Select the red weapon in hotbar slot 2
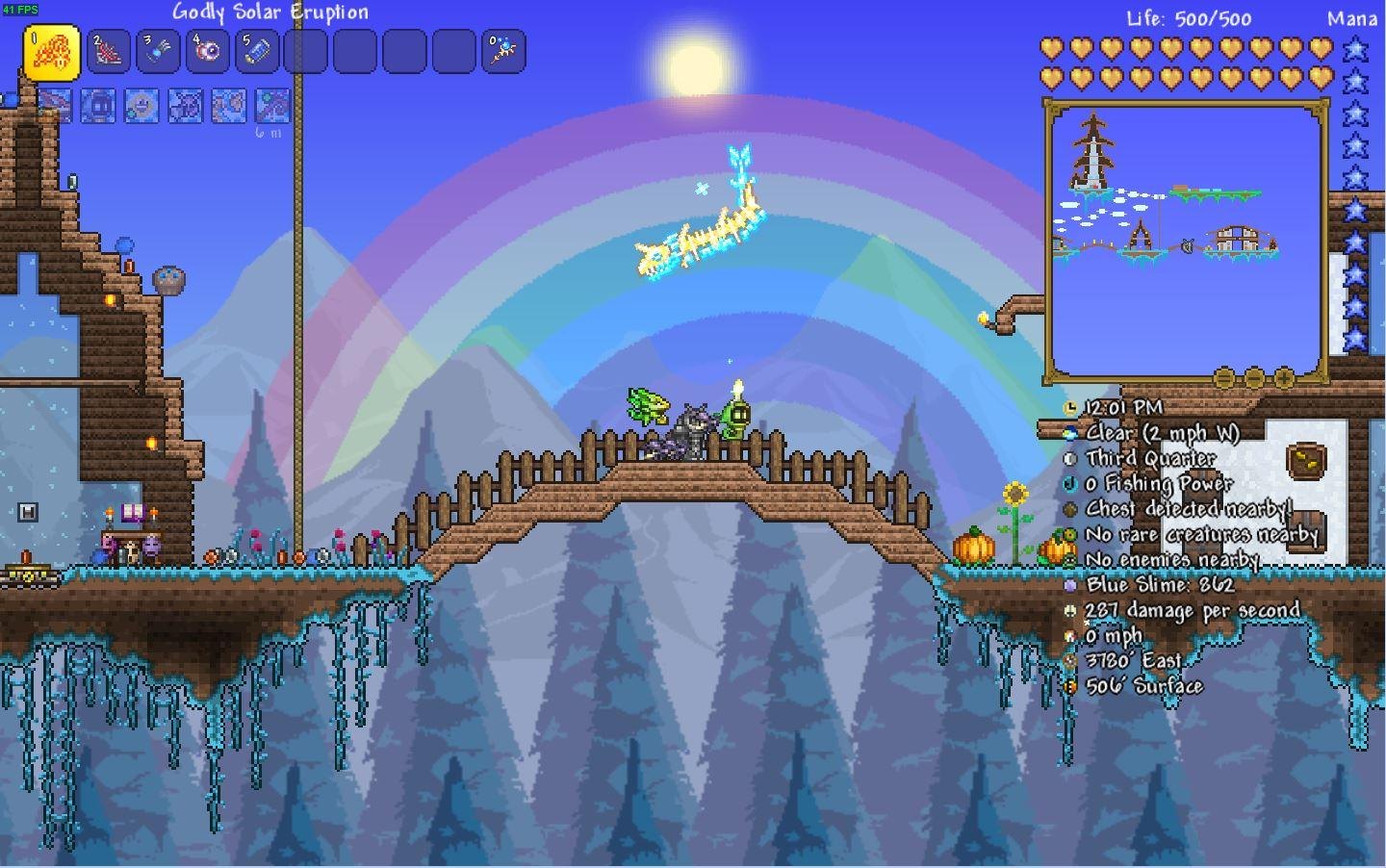The height and width of the screenshot is (868, 1386). pos(108,51)
